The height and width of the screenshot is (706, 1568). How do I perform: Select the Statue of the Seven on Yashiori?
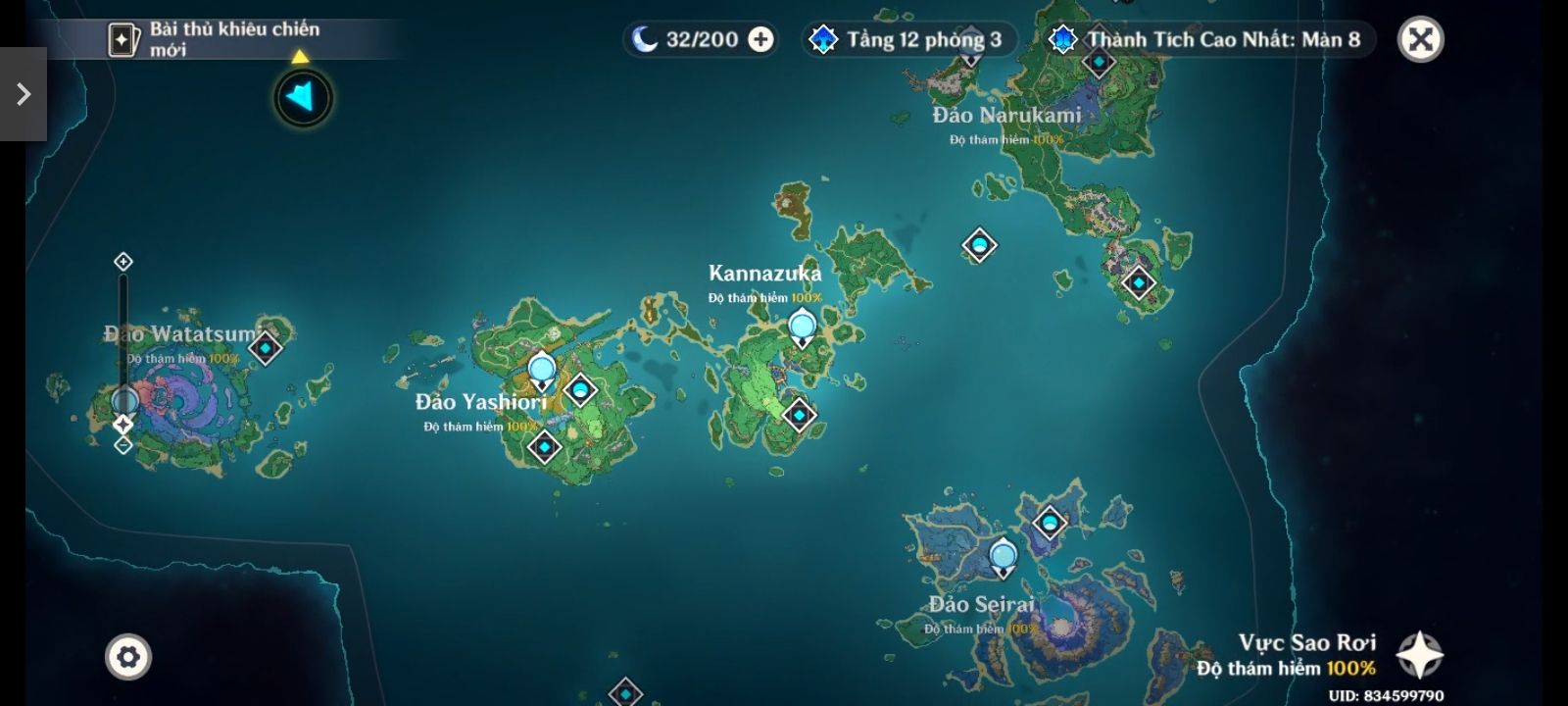point(542,371)
